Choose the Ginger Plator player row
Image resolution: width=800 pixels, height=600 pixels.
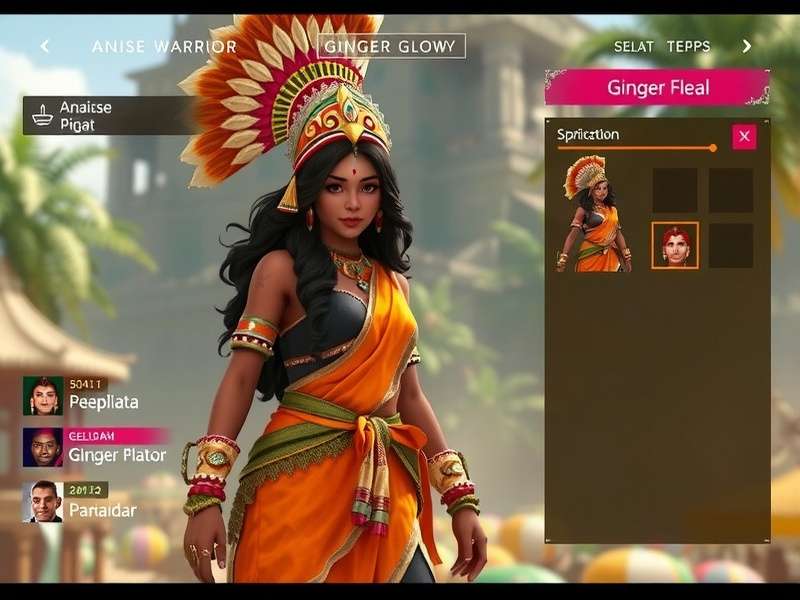(95, 448)
